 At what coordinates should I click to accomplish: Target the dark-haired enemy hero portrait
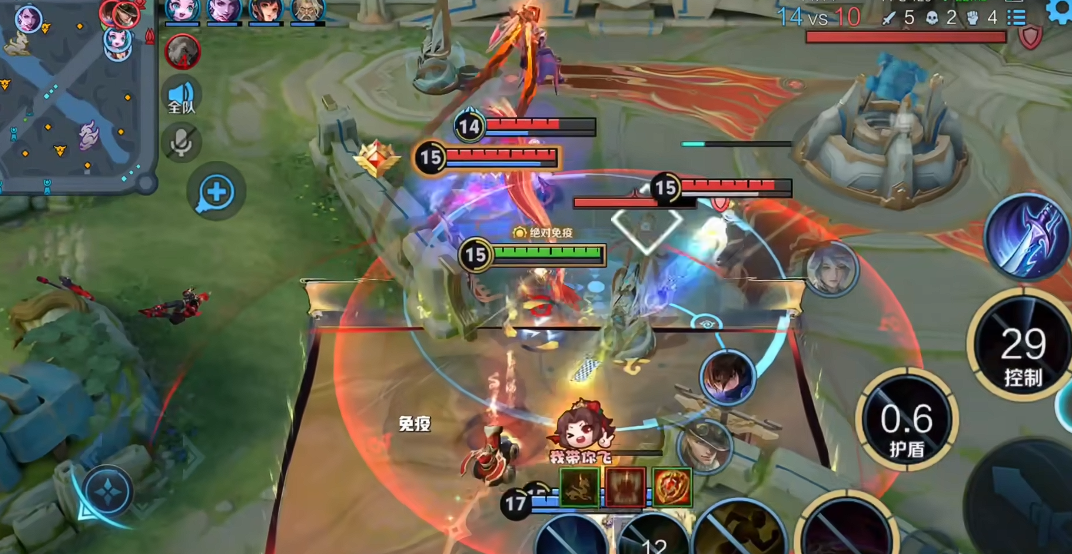pos(728,378)
